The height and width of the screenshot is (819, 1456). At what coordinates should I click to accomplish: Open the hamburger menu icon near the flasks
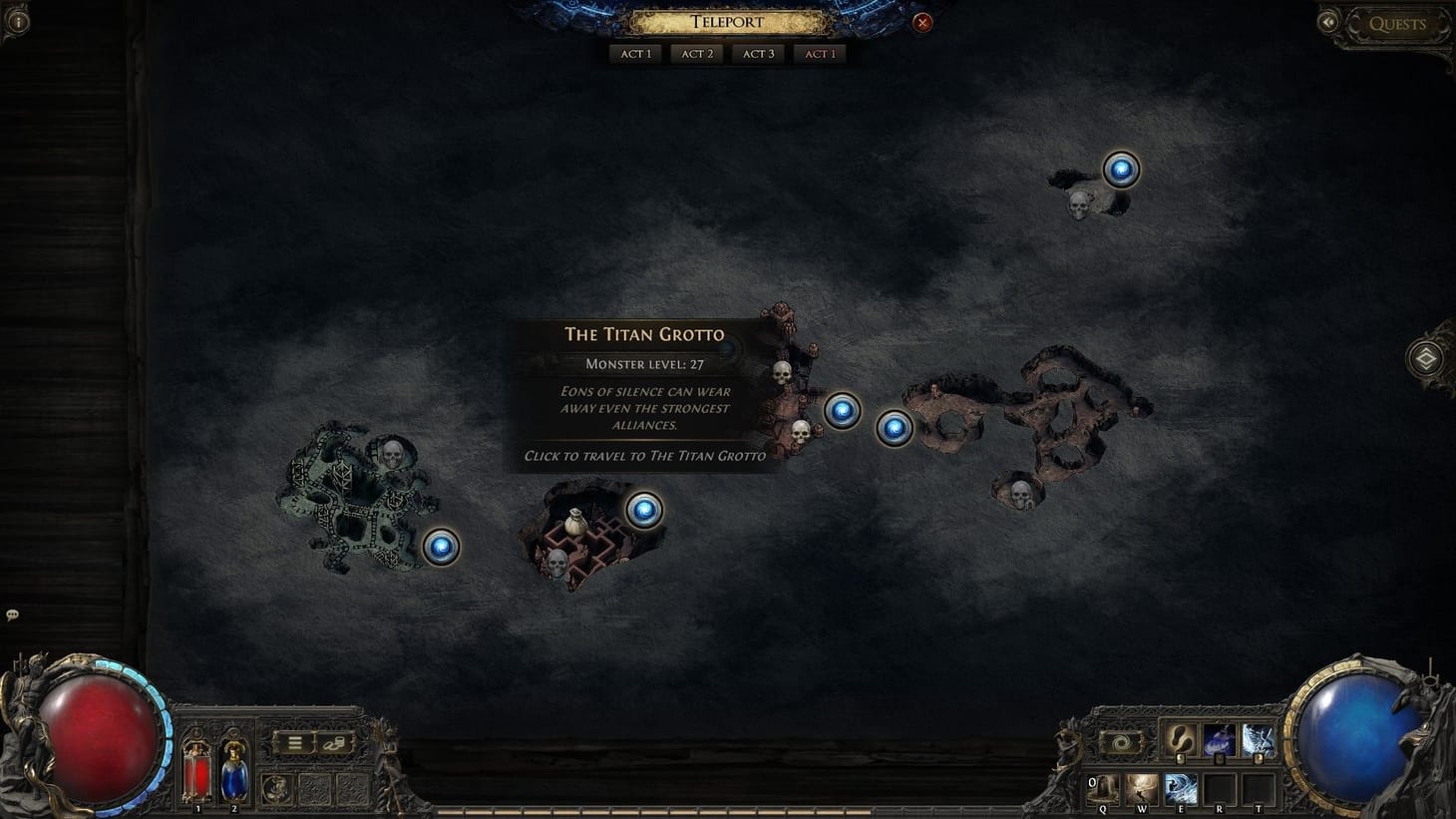coord(294,743)
